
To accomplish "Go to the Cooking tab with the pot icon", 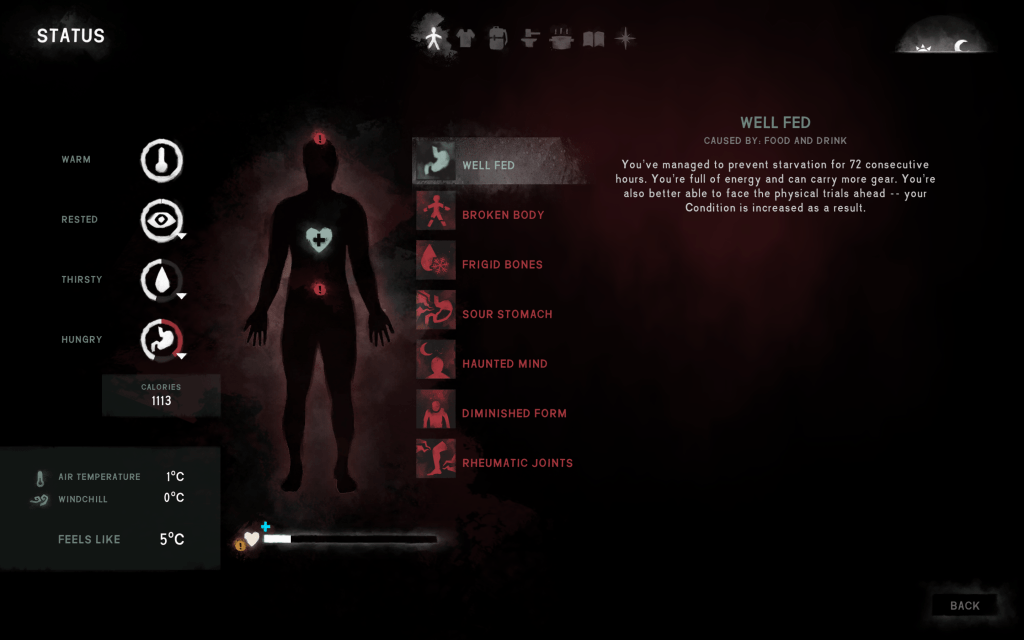I will point(562,39).
